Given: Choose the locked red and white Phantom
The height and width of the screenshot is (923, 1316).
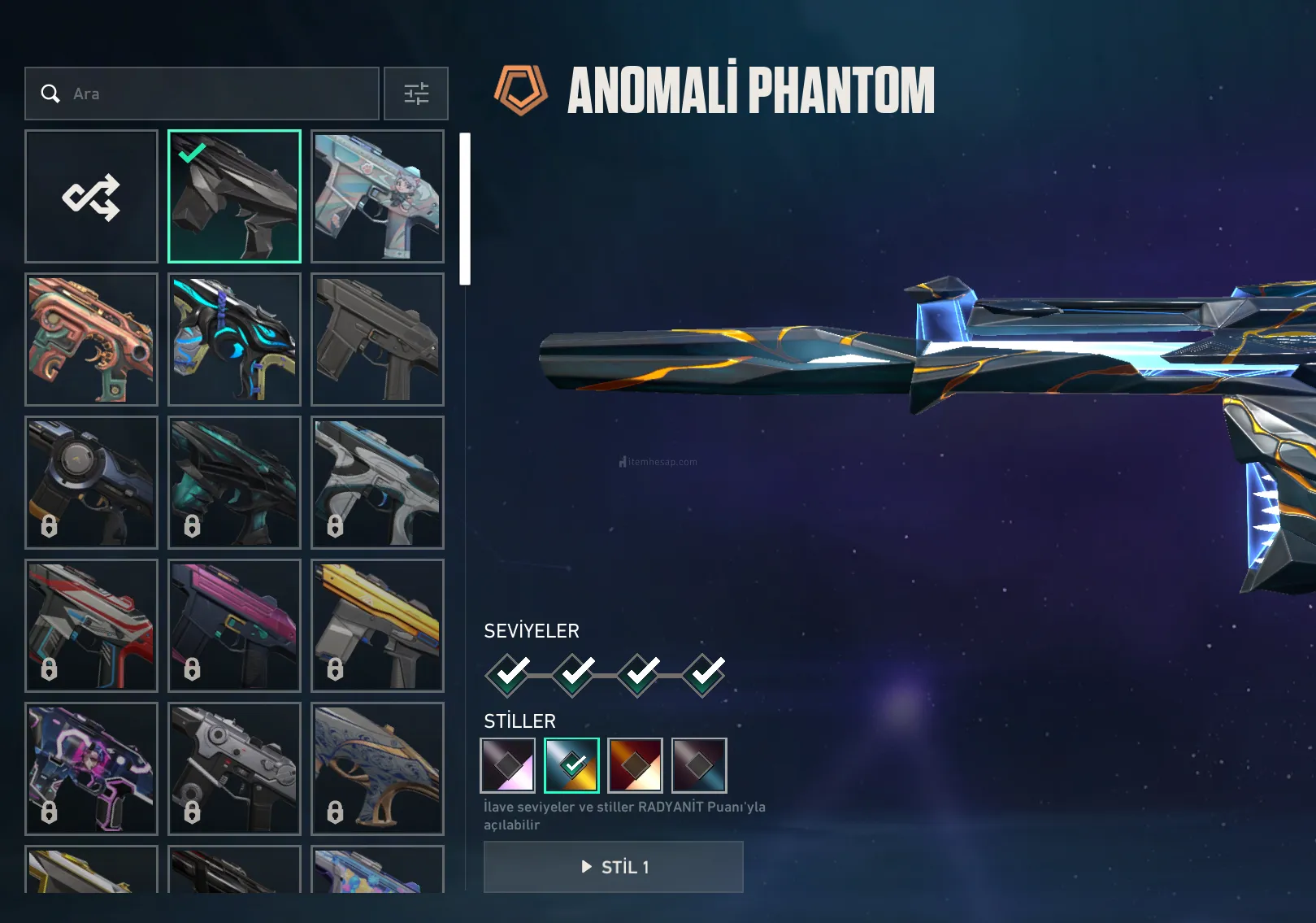Looking at the screenshot, I should coord(91,625).
